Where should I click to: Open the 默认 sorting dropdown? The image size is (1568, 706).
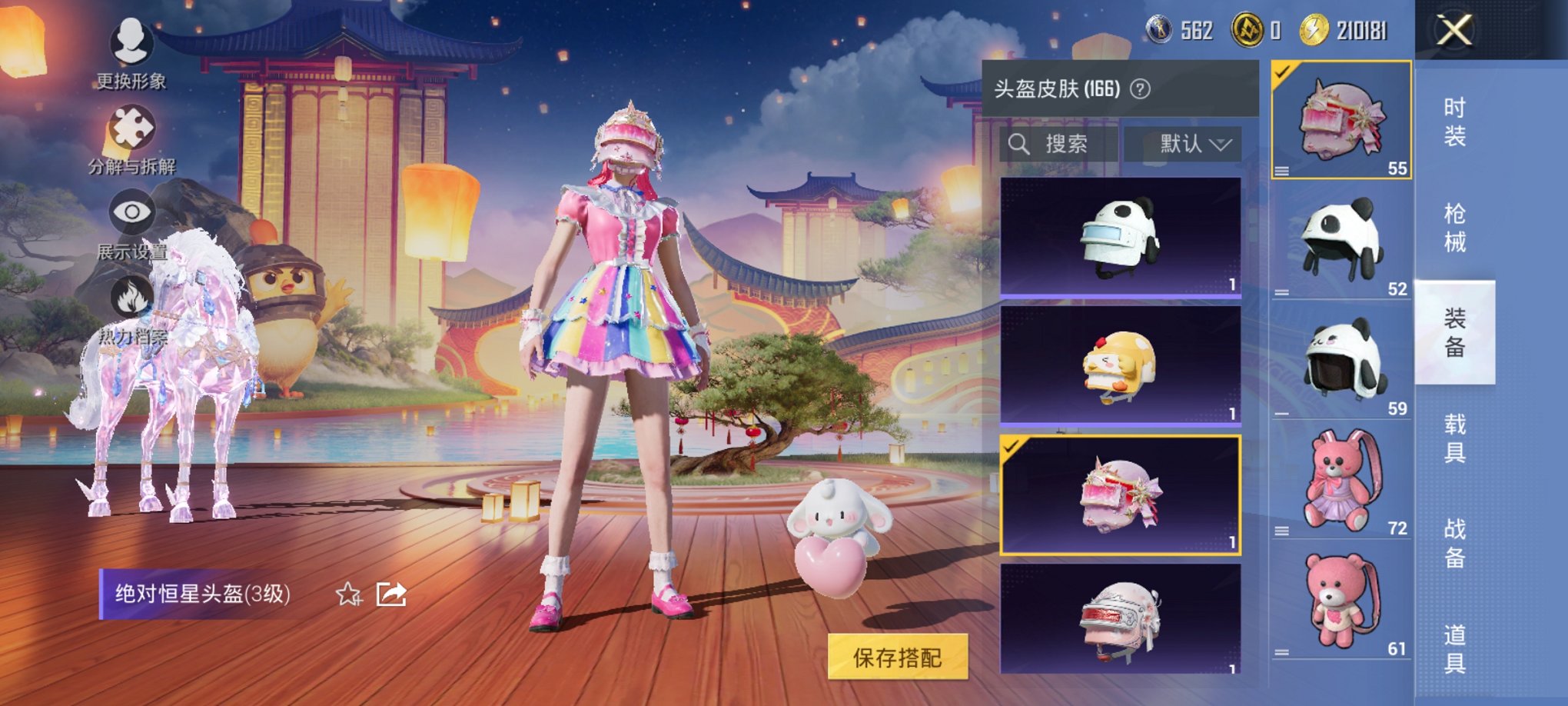pos(1186,145)
